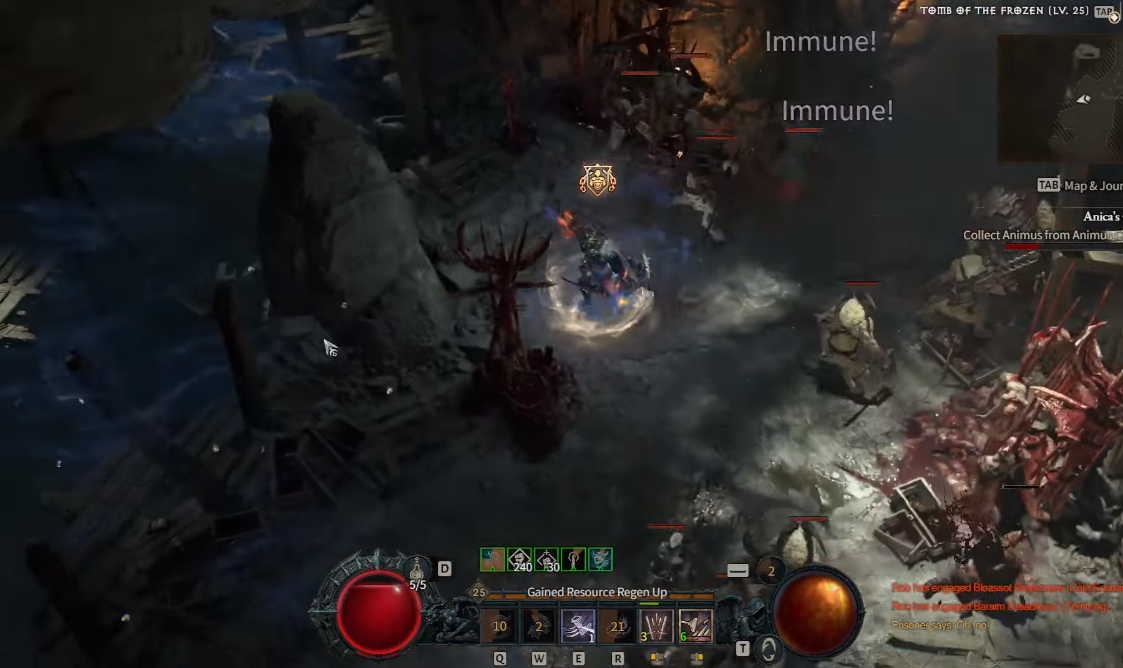Open the Anica's quest tracker entry
This screenshot has height=668, width=1123.
click(x=1101, y=217)
